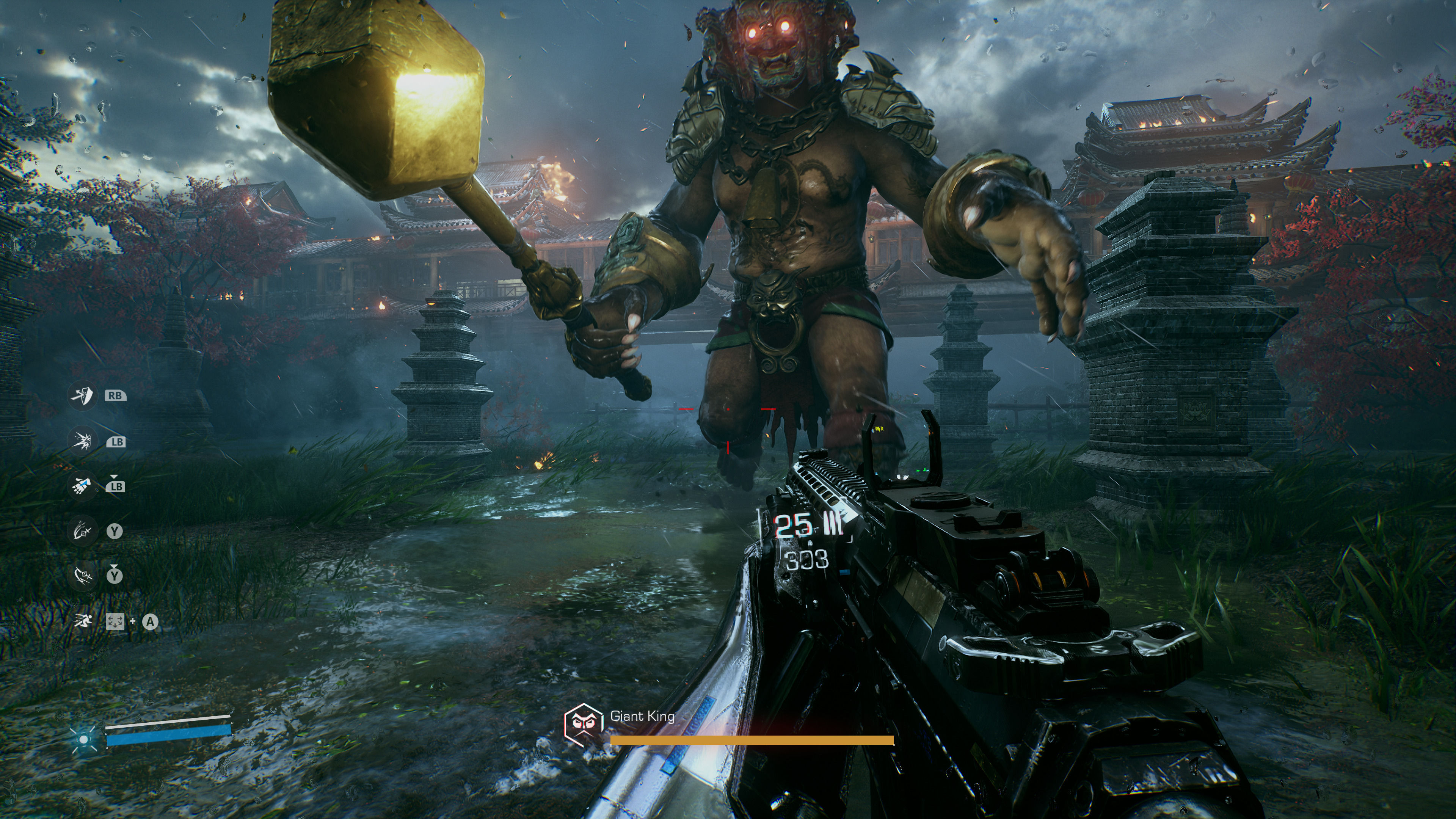Trigger the gauntlet fist punch ability
This screenshot has width=1456, height=819.
[83, 485]
